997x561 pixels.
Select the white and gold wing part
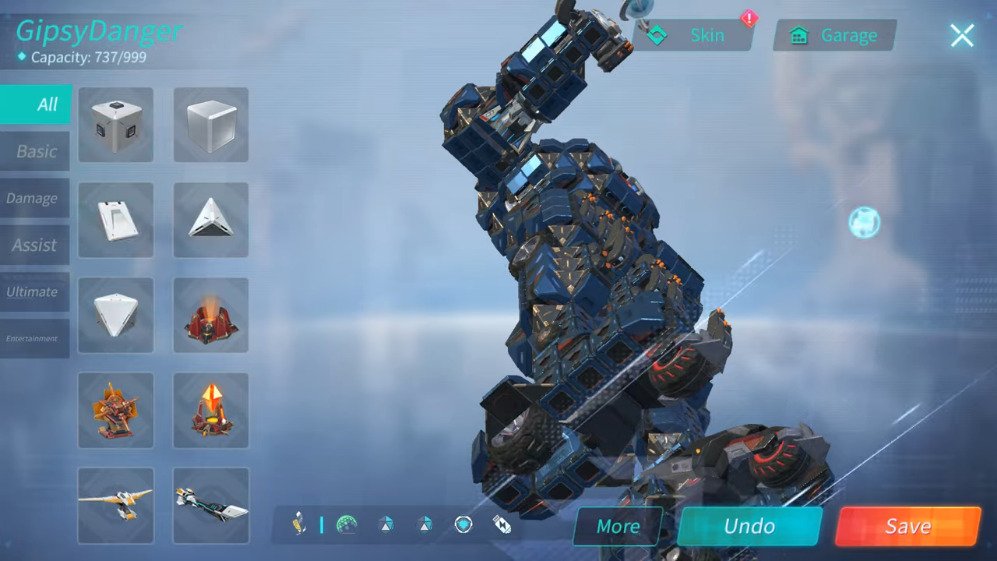[116, 504]
